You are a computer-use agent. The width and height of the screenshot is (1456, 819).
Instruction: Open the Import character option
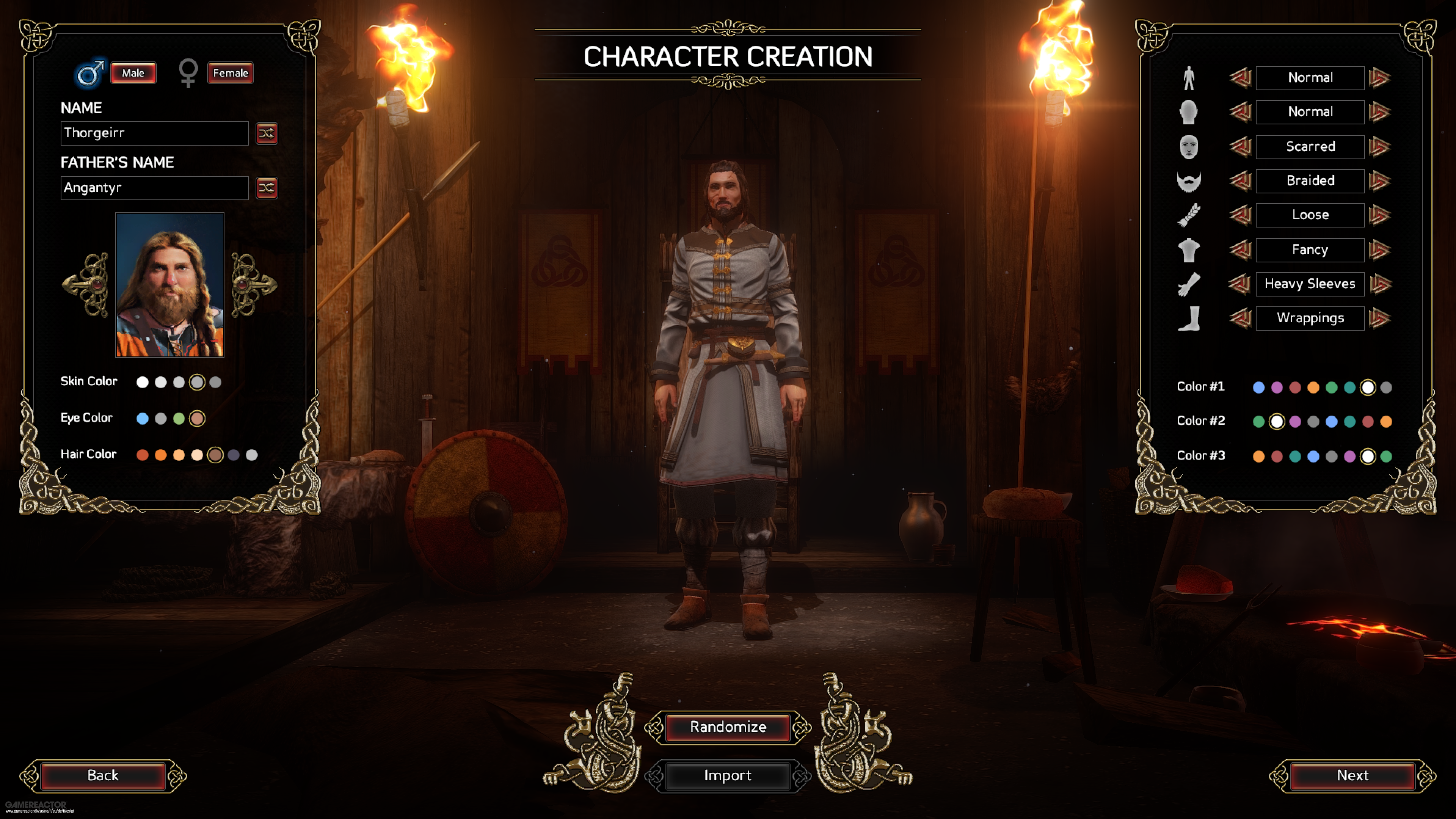click(728, 775)
